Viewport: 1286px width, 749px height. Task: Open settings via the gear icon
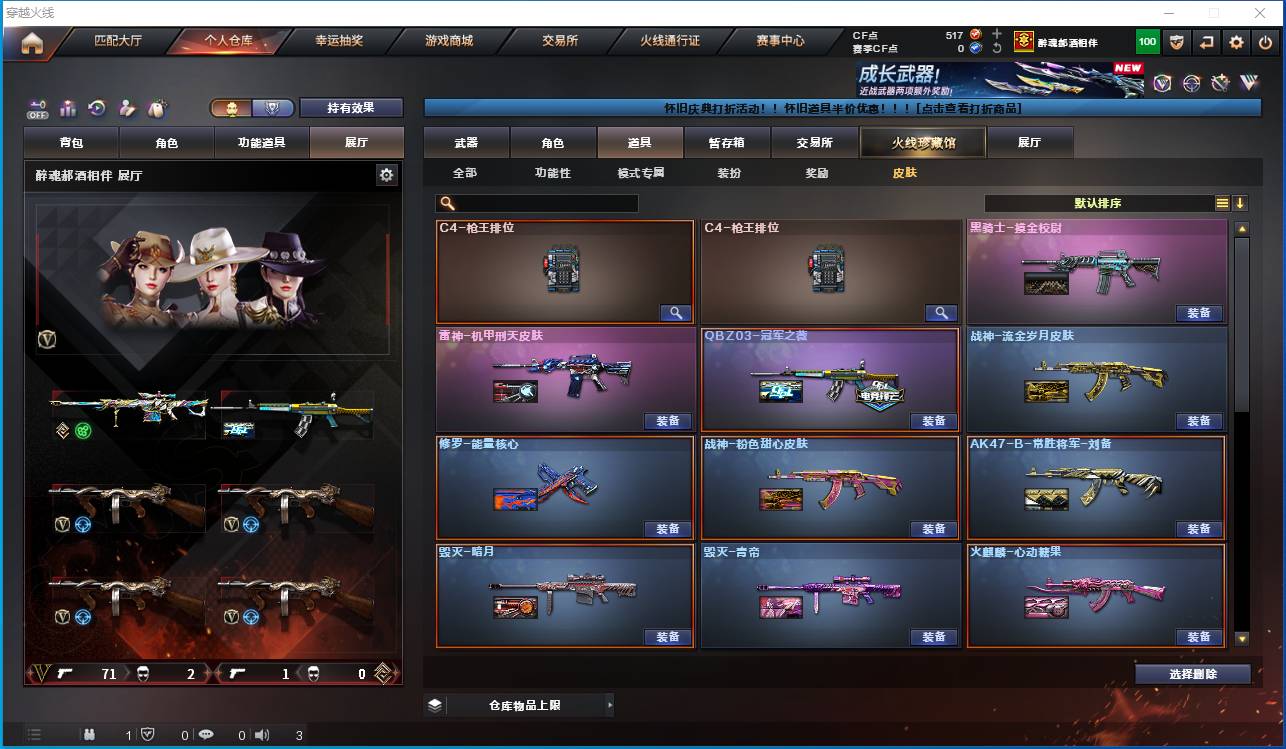click(x=1237, y=42)
